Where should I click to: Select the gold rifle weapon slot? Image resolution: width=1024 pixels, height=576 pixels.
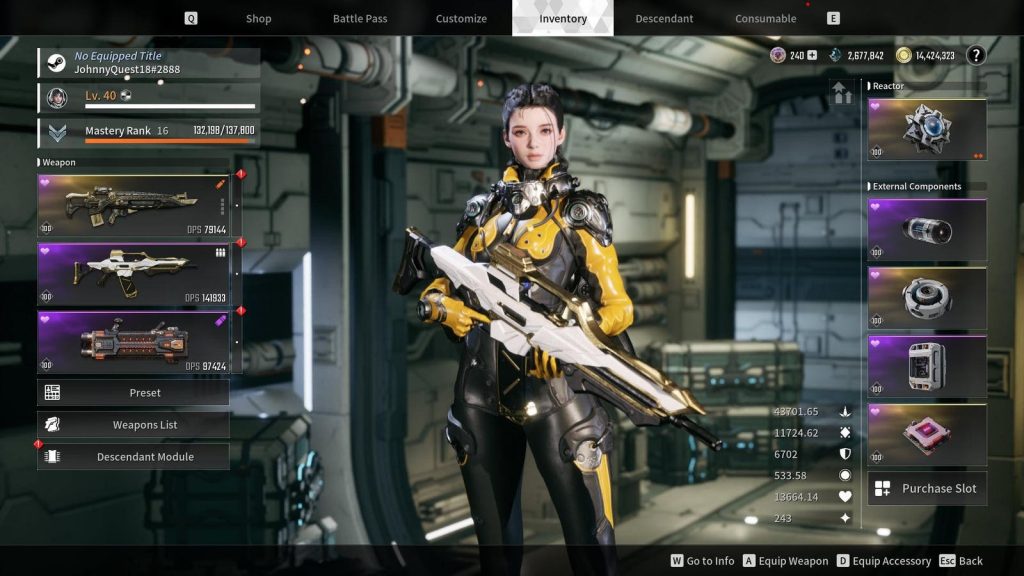tap(133, 206)
